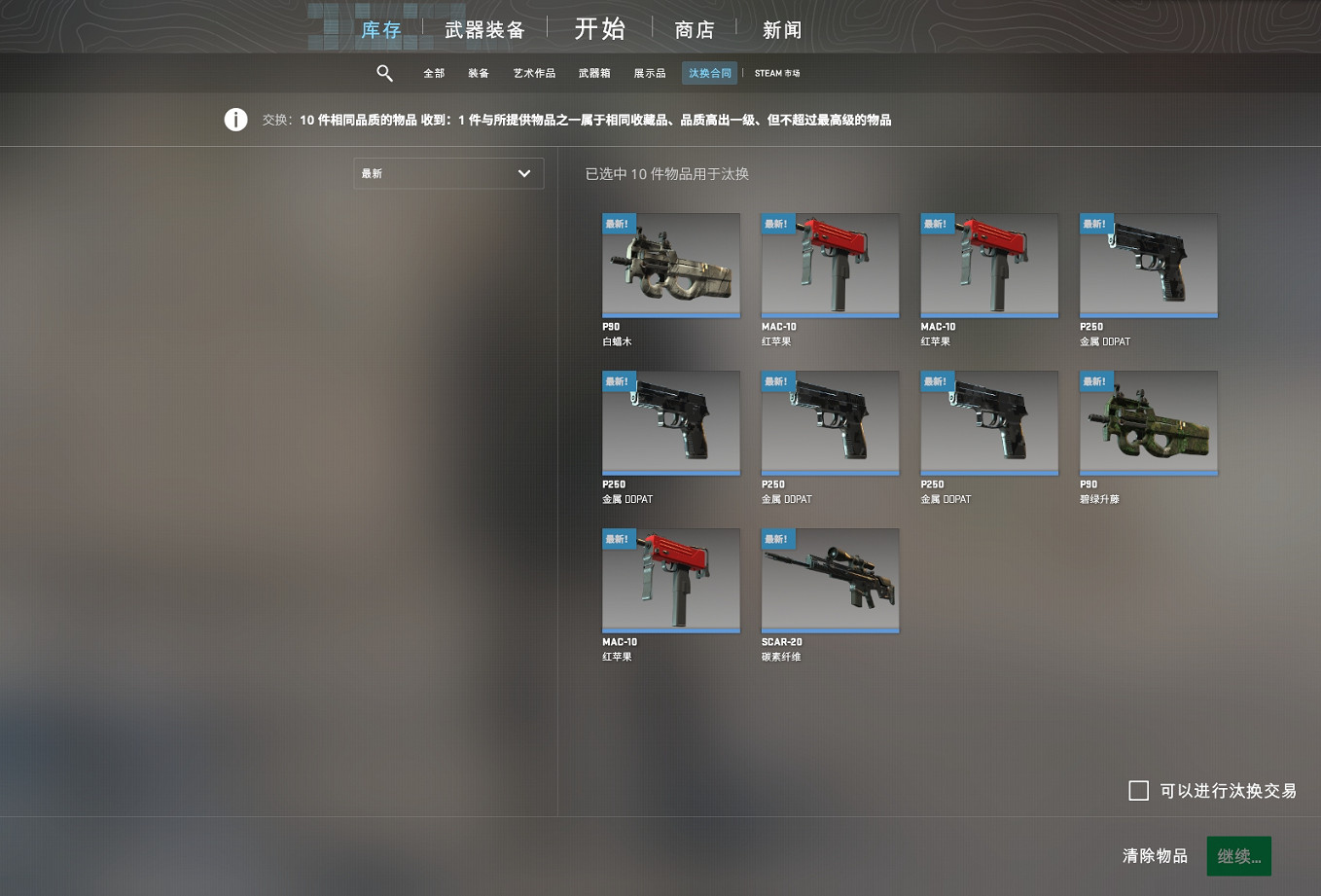Switch to the 武器箱 filter tab

point(595,72)
